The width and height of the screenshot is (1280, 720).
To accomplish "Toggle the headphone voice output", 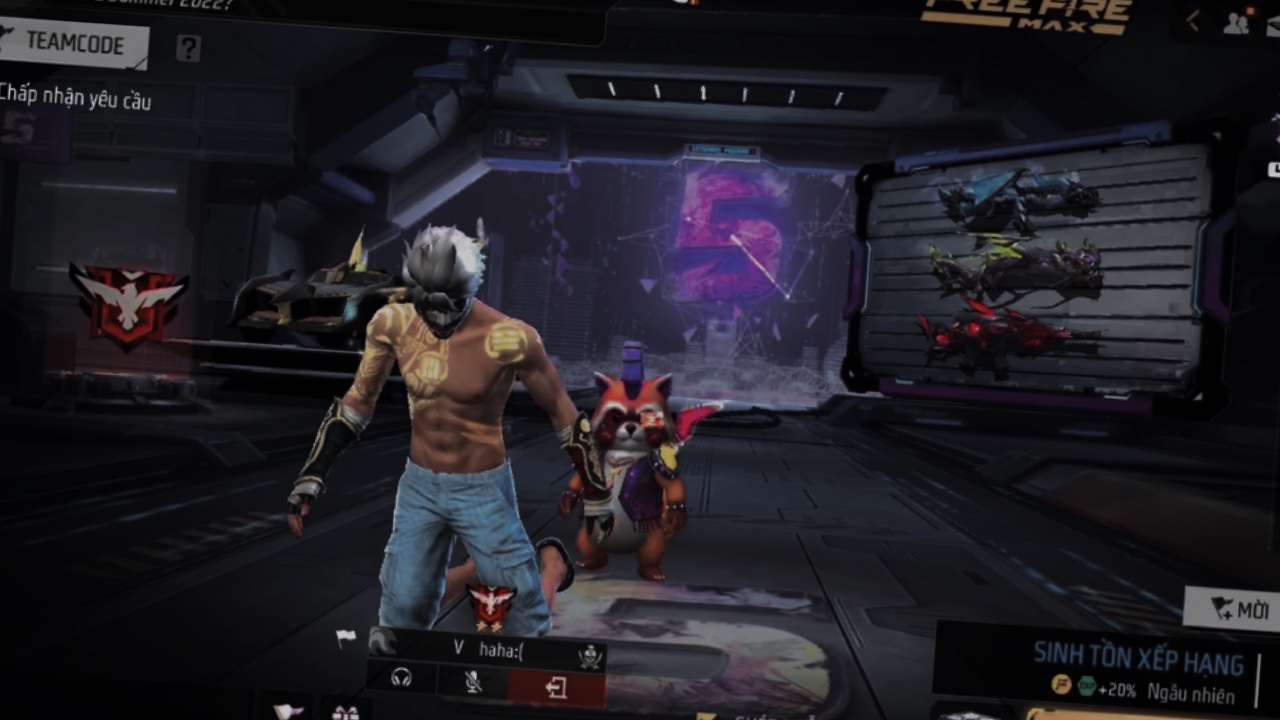I will coord(402,679).
